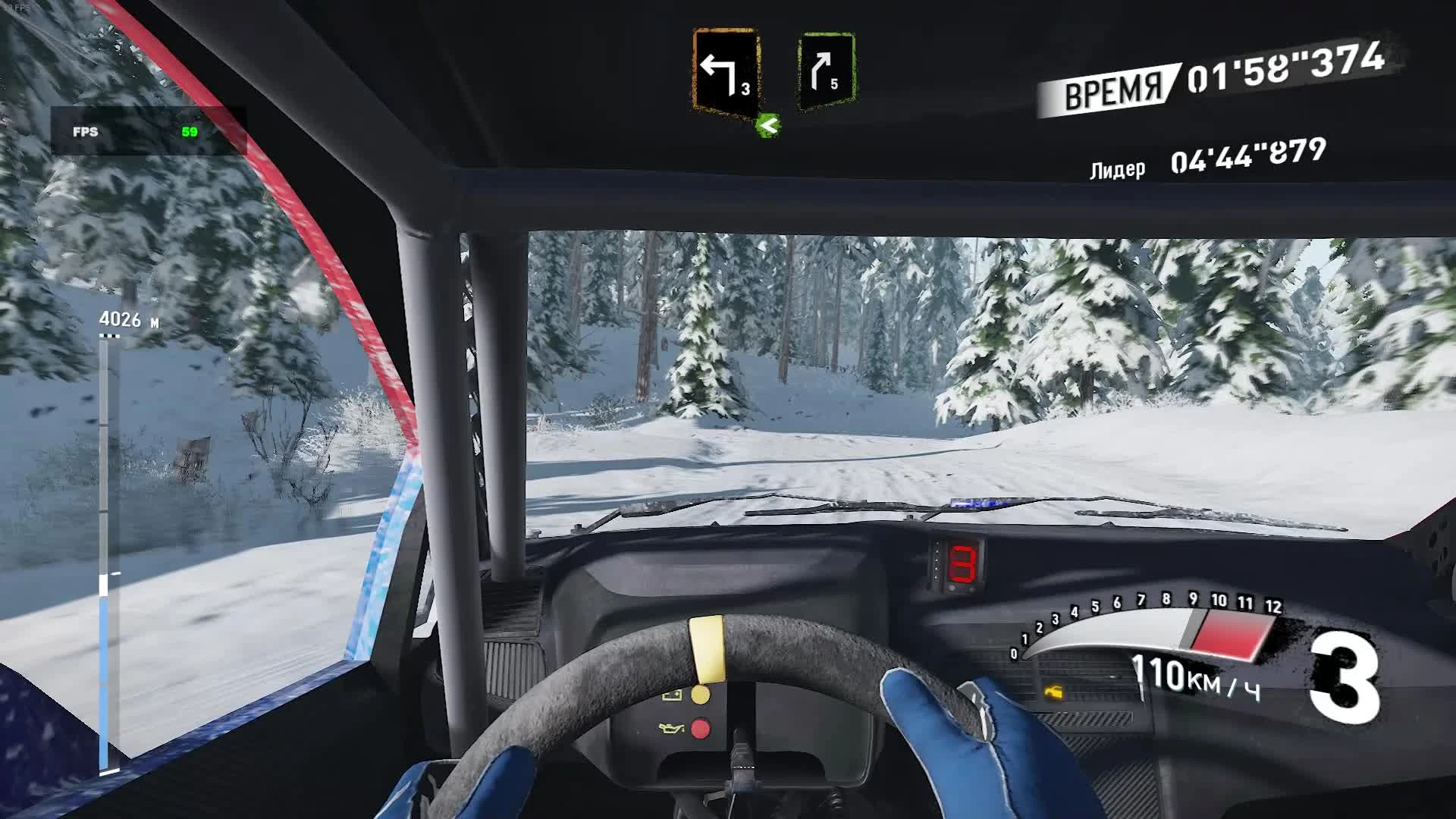
Task: Select the Лидер label
Action: (1117, 168)
